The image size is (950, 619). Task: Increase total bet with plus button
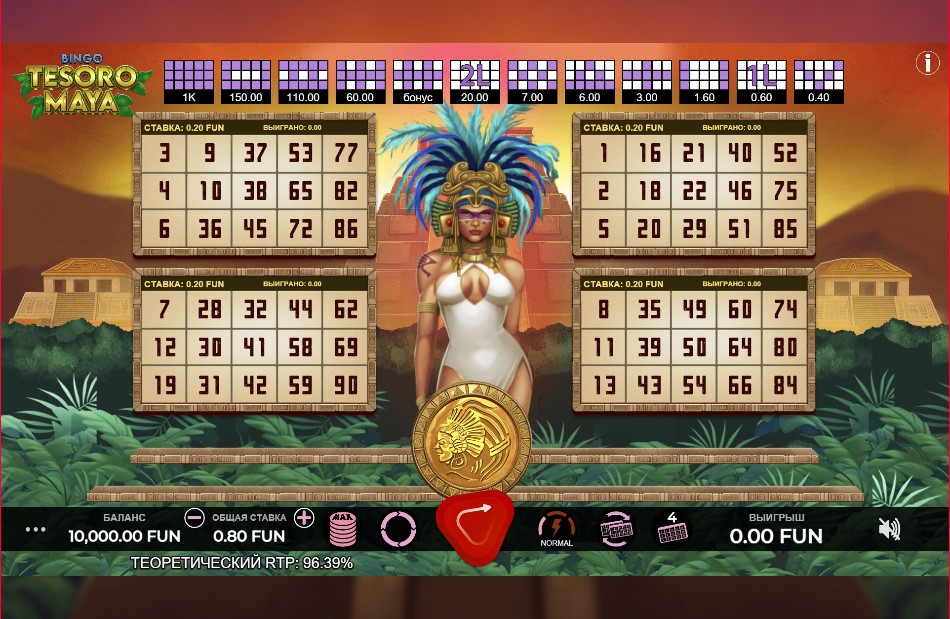[x=305, y=518]
